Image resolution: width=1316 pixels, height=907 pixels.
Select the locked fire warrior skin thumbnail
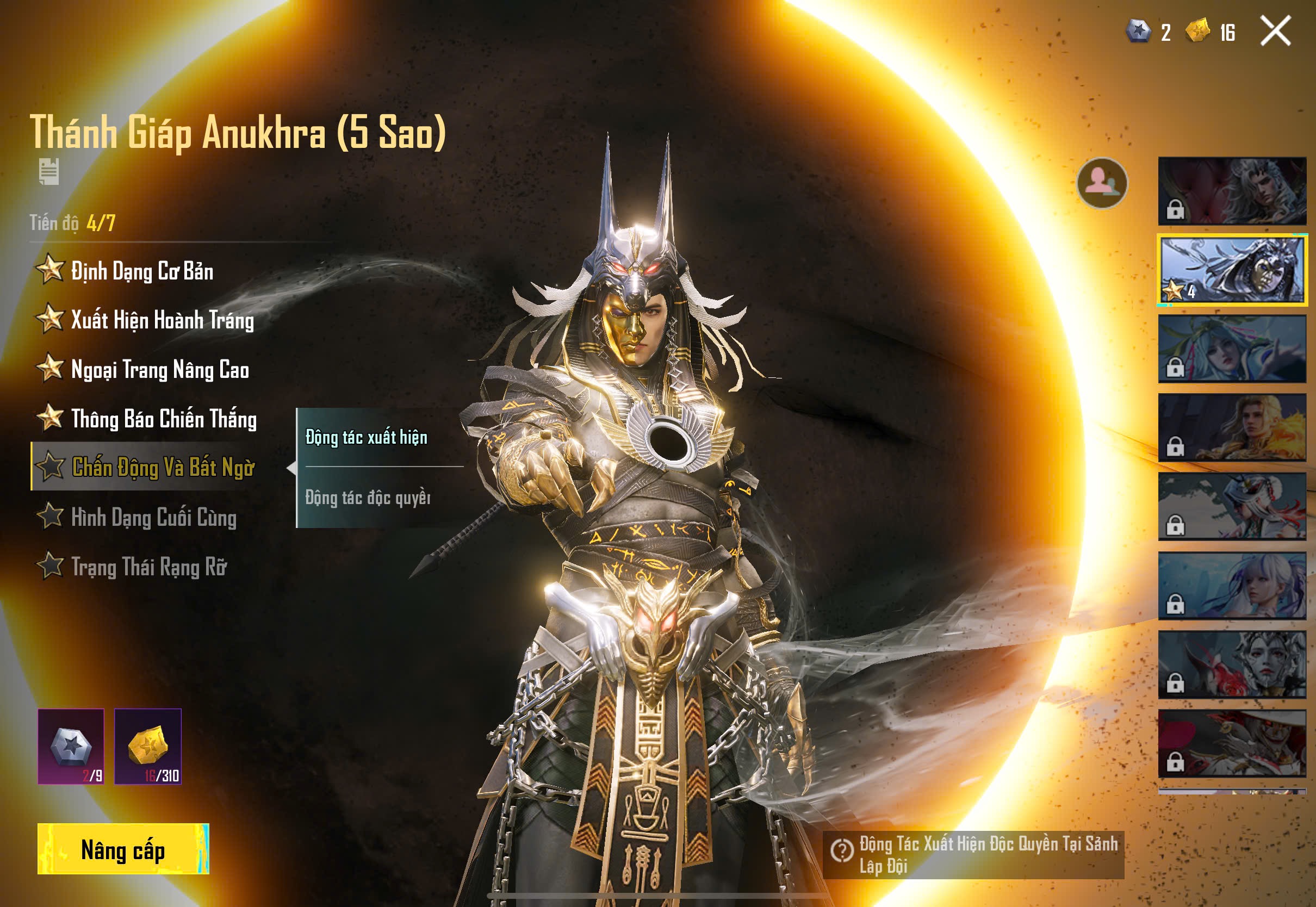click(x=1232, y=427)
